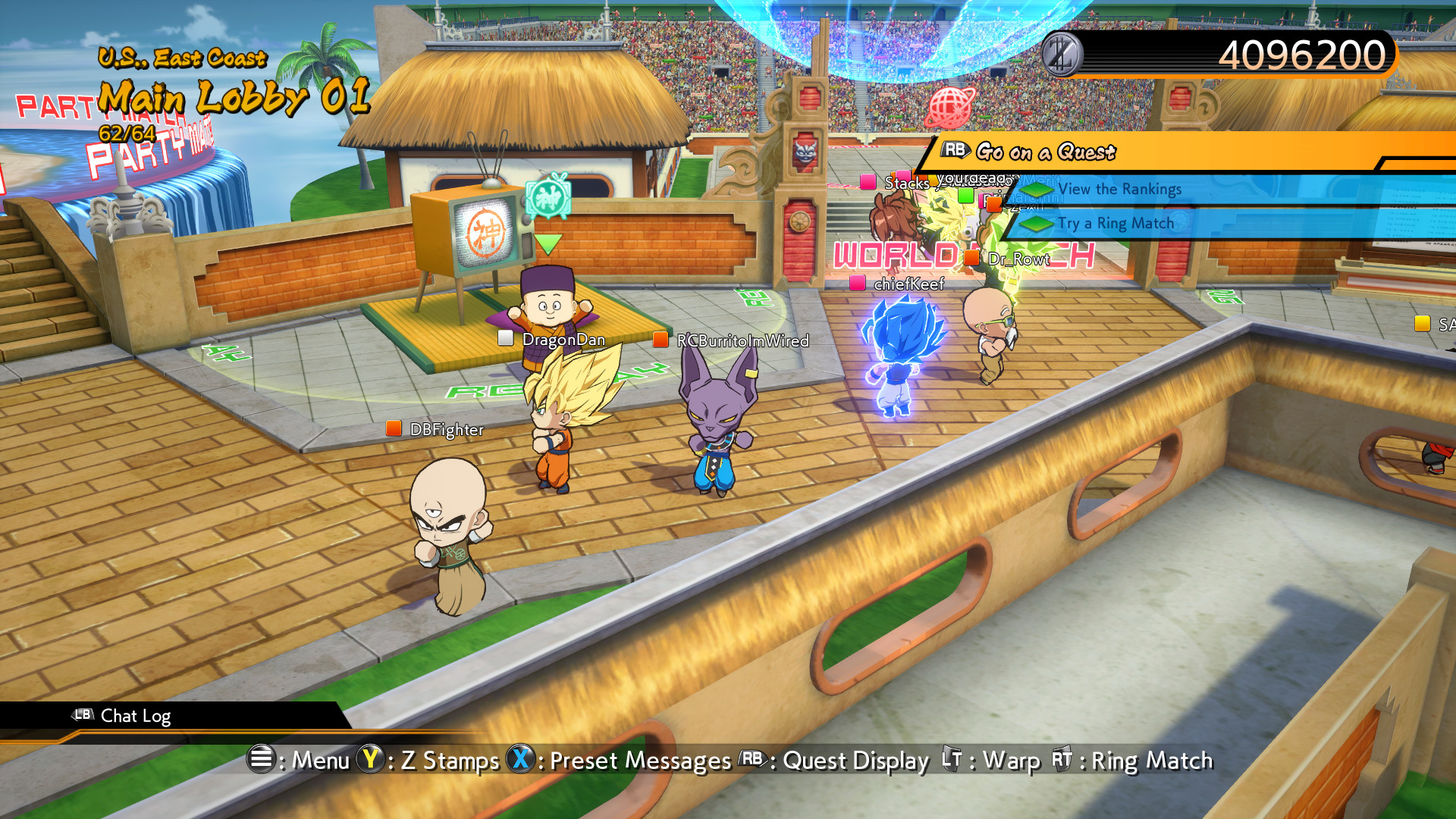Select the Go on a Quest option

click(1045, 152)
